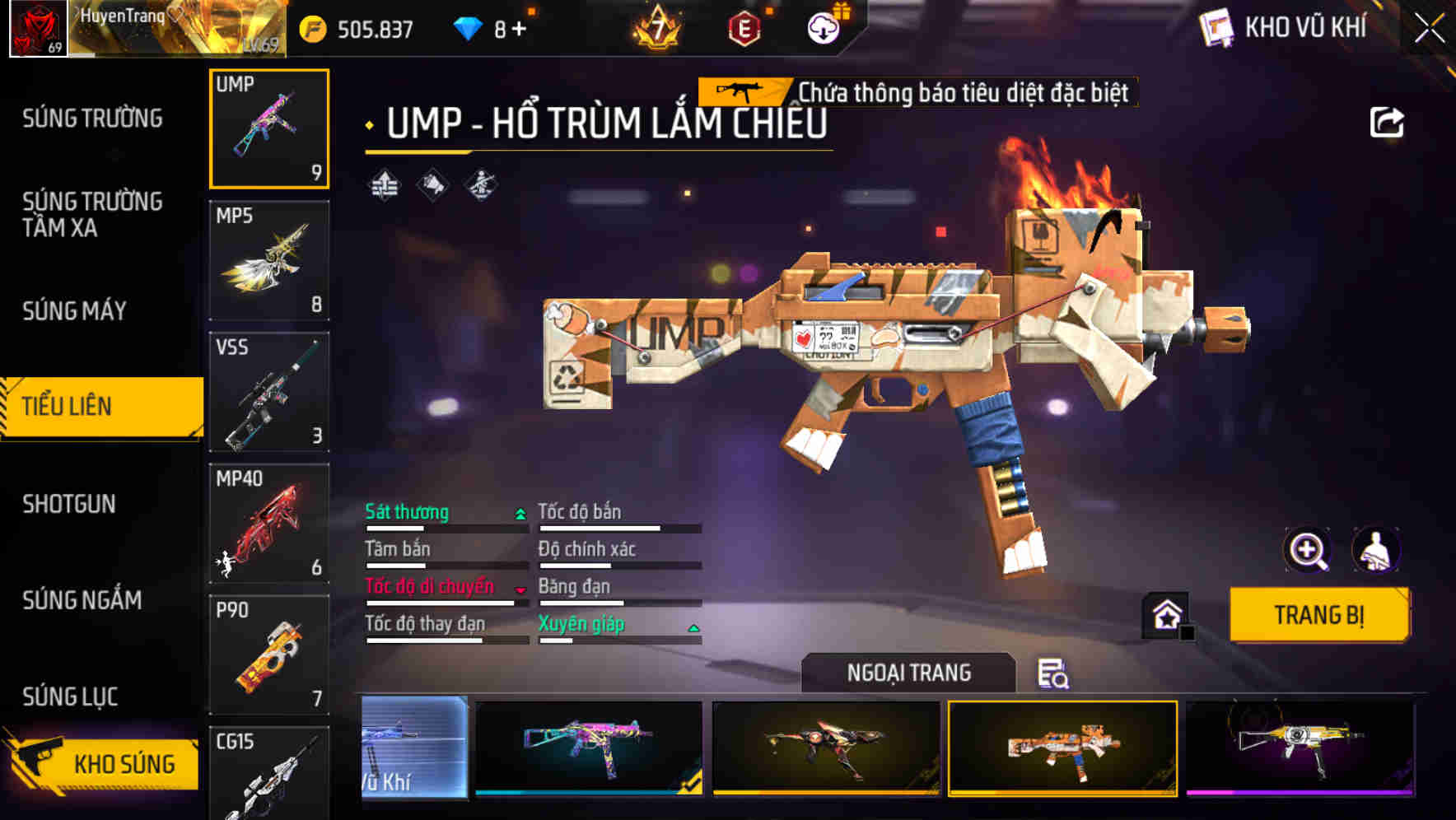Zoom in with the magnifier icon
Screen dimensions: 1456x820
1307,550
